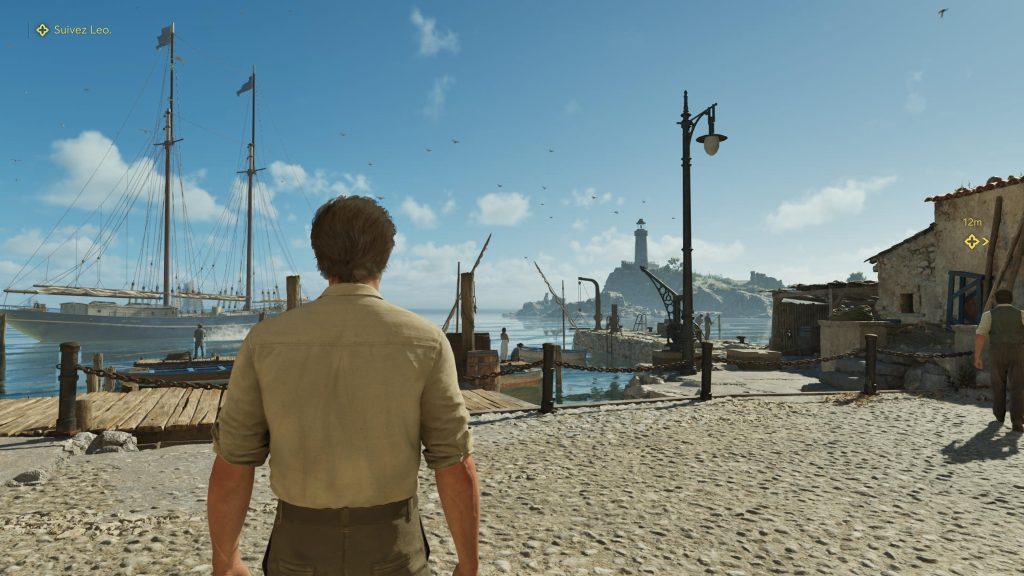
Task: Select the "Suivez Leo." objective tracker
Action: point(73,30)
